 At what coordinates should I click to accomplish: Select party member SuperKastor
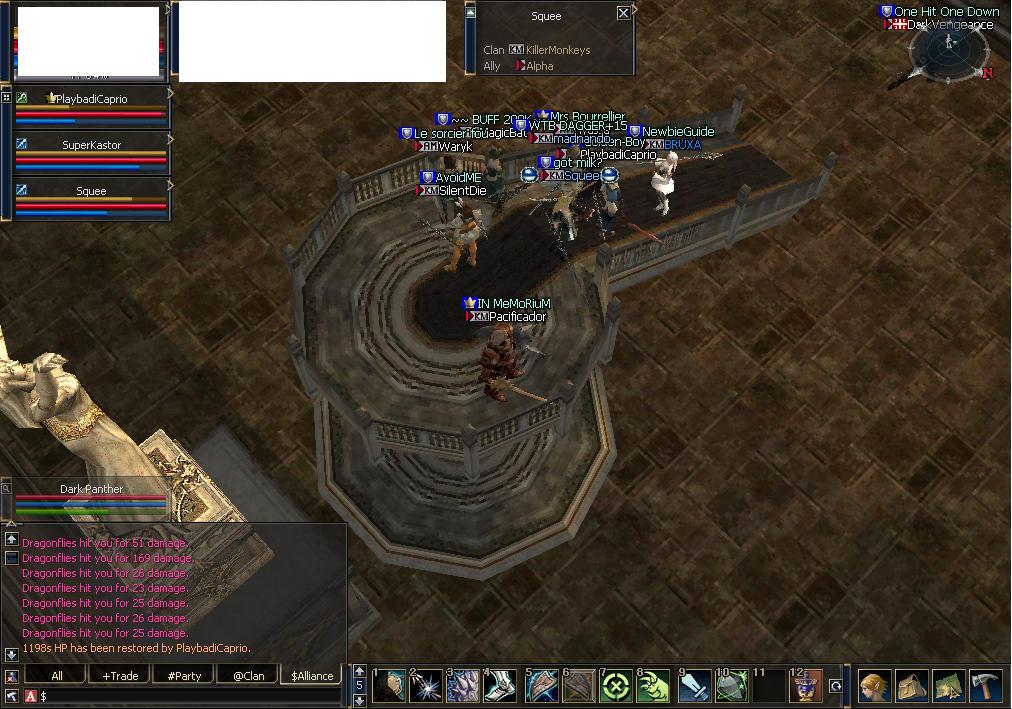(91, 145)
